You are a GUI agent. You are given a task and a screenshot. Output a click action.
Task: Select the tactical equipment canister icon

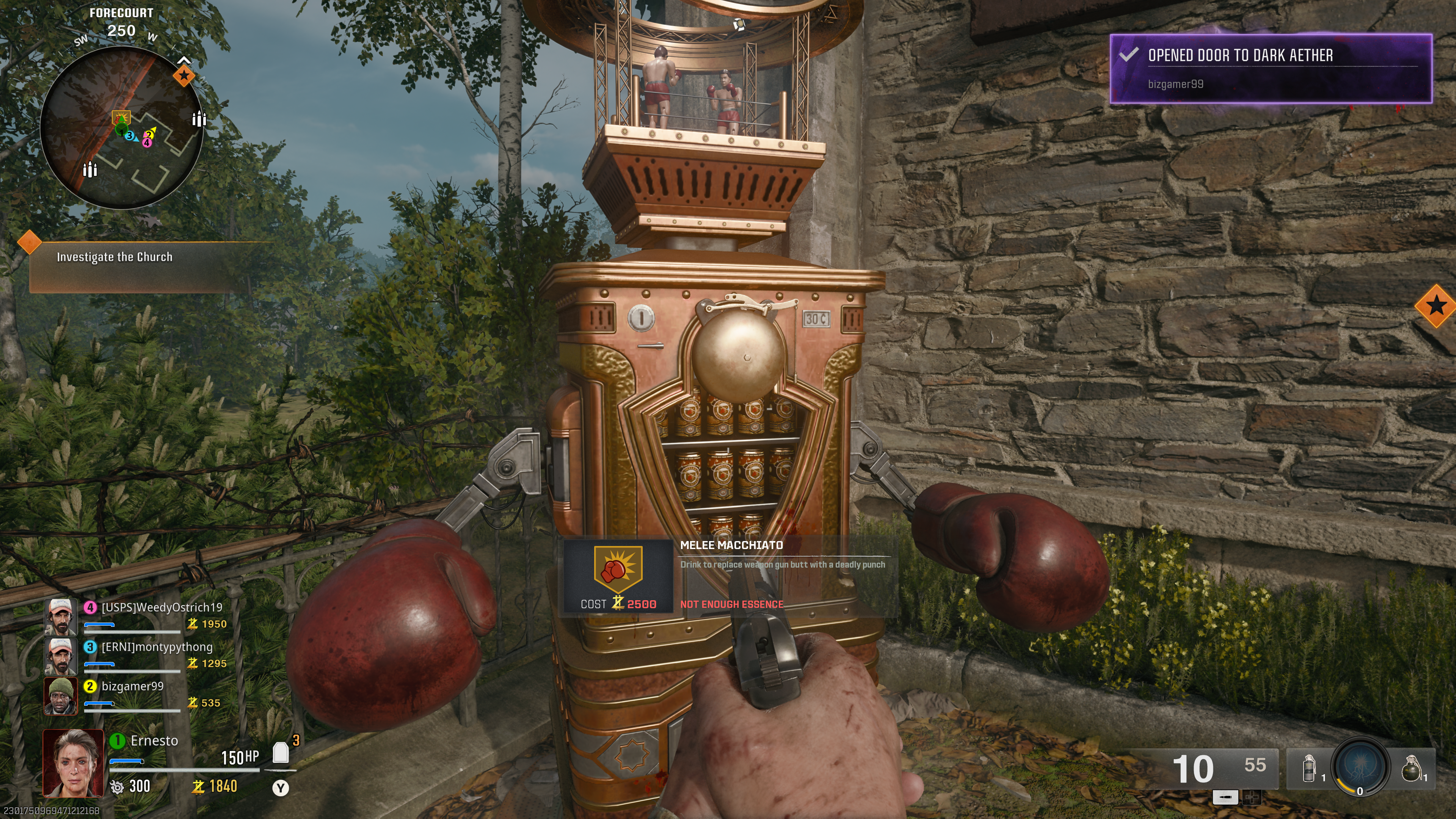pos(1308,769)
